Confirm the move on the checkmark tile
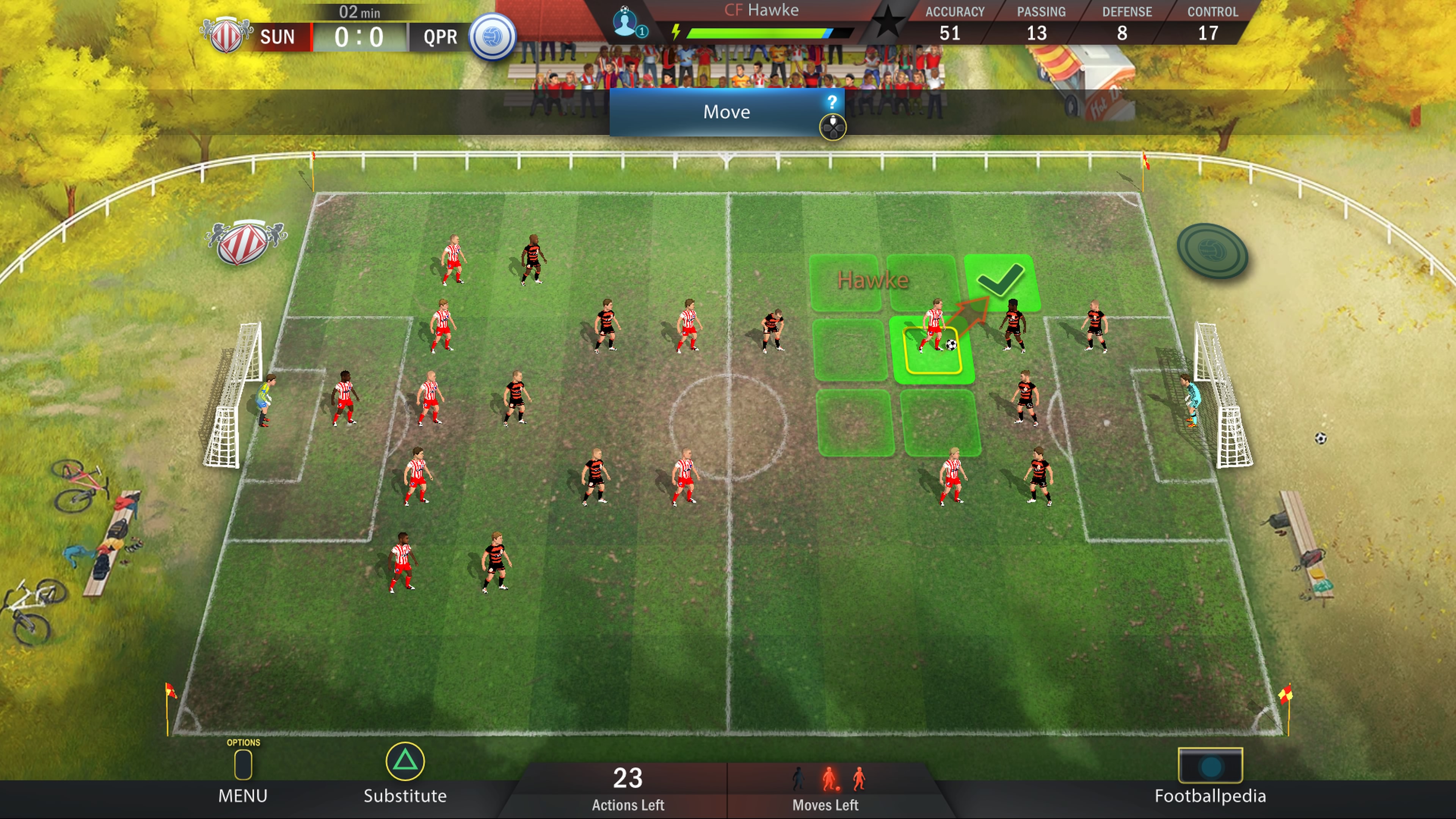The image size is (1456, 819). pyautogui.click(x=1001, y=281)
